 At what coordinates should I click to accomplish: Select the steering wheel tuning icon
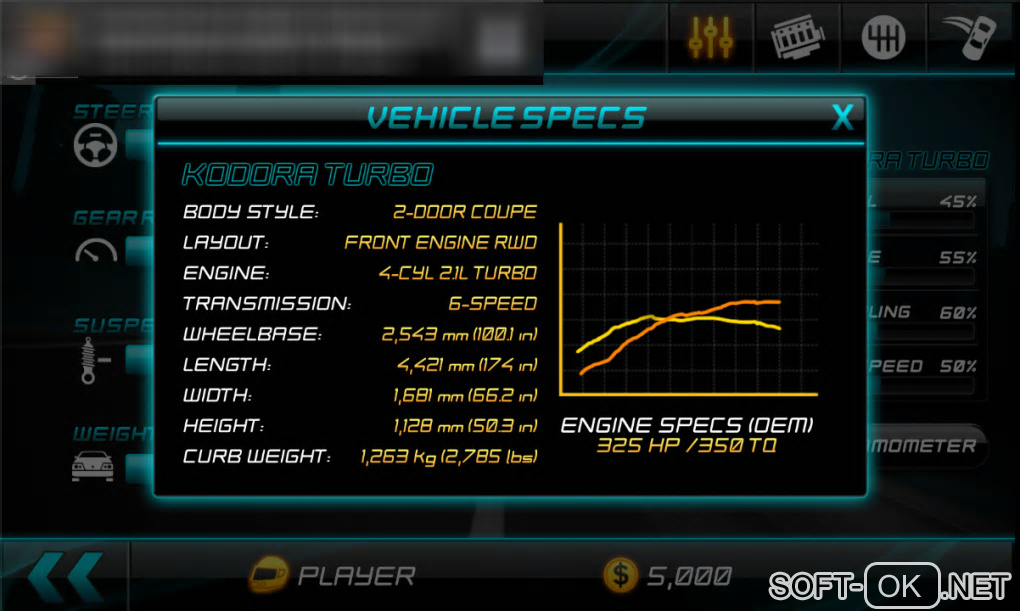[96, 145]
